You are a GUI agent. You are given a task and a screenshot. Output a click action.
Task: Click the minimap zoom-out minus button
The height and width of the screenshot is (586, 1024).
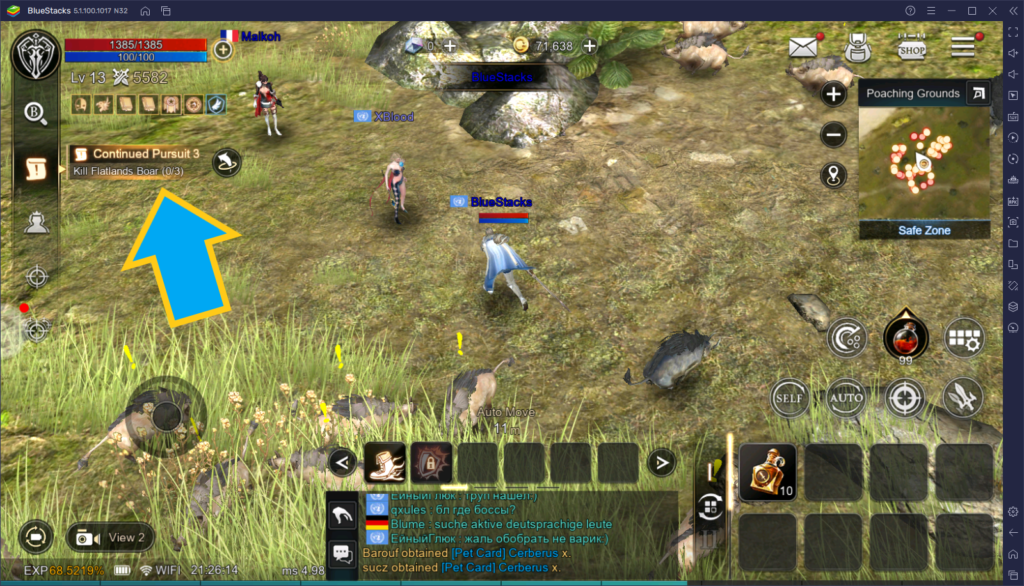point(834,135)
